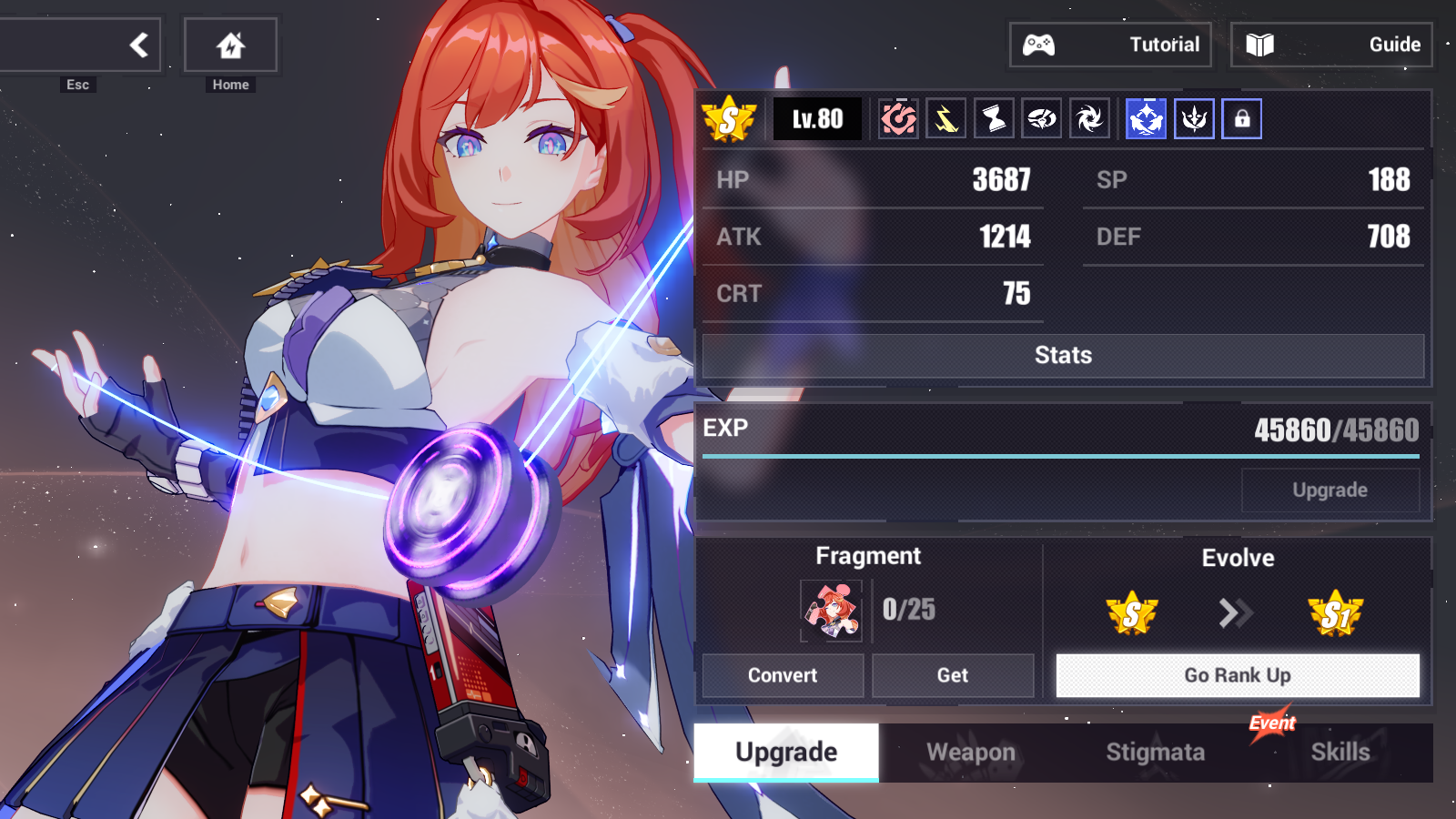
Task: Select the black hole vortex icon
Action: click(x=1089, y=117)
